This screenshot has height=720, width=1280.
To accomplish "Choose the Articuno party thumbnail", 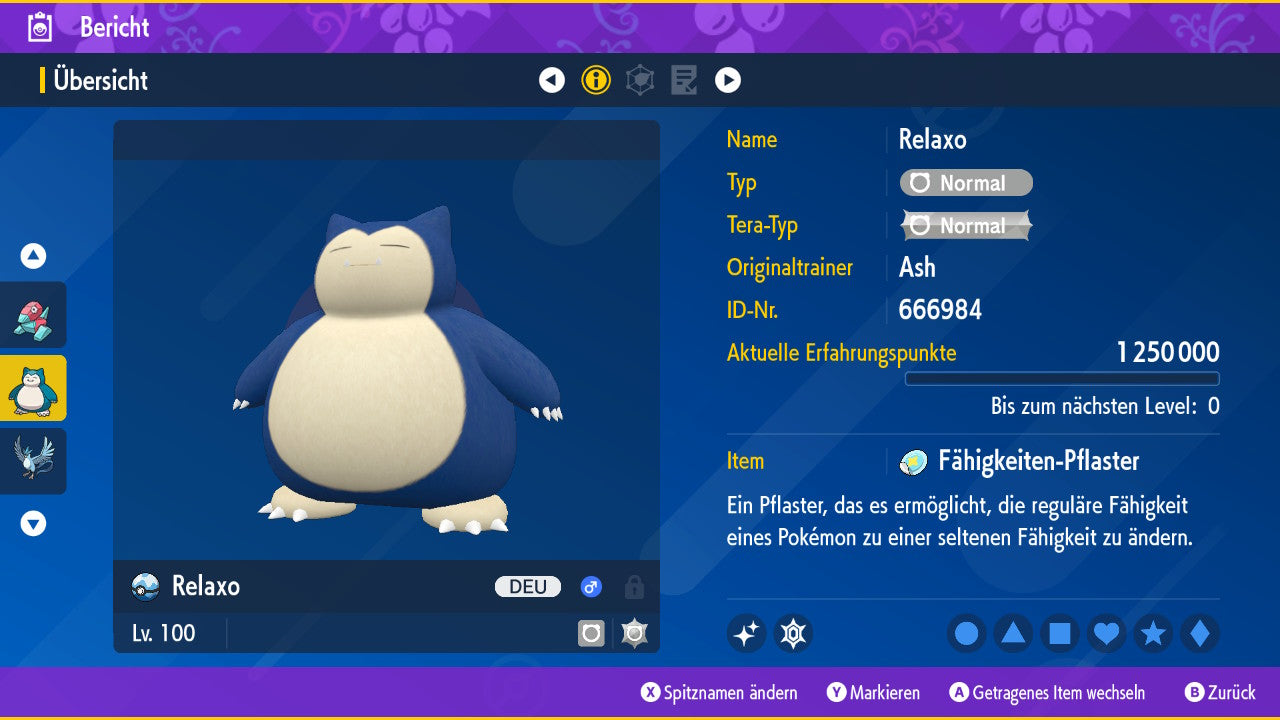I will click(33, 460).
